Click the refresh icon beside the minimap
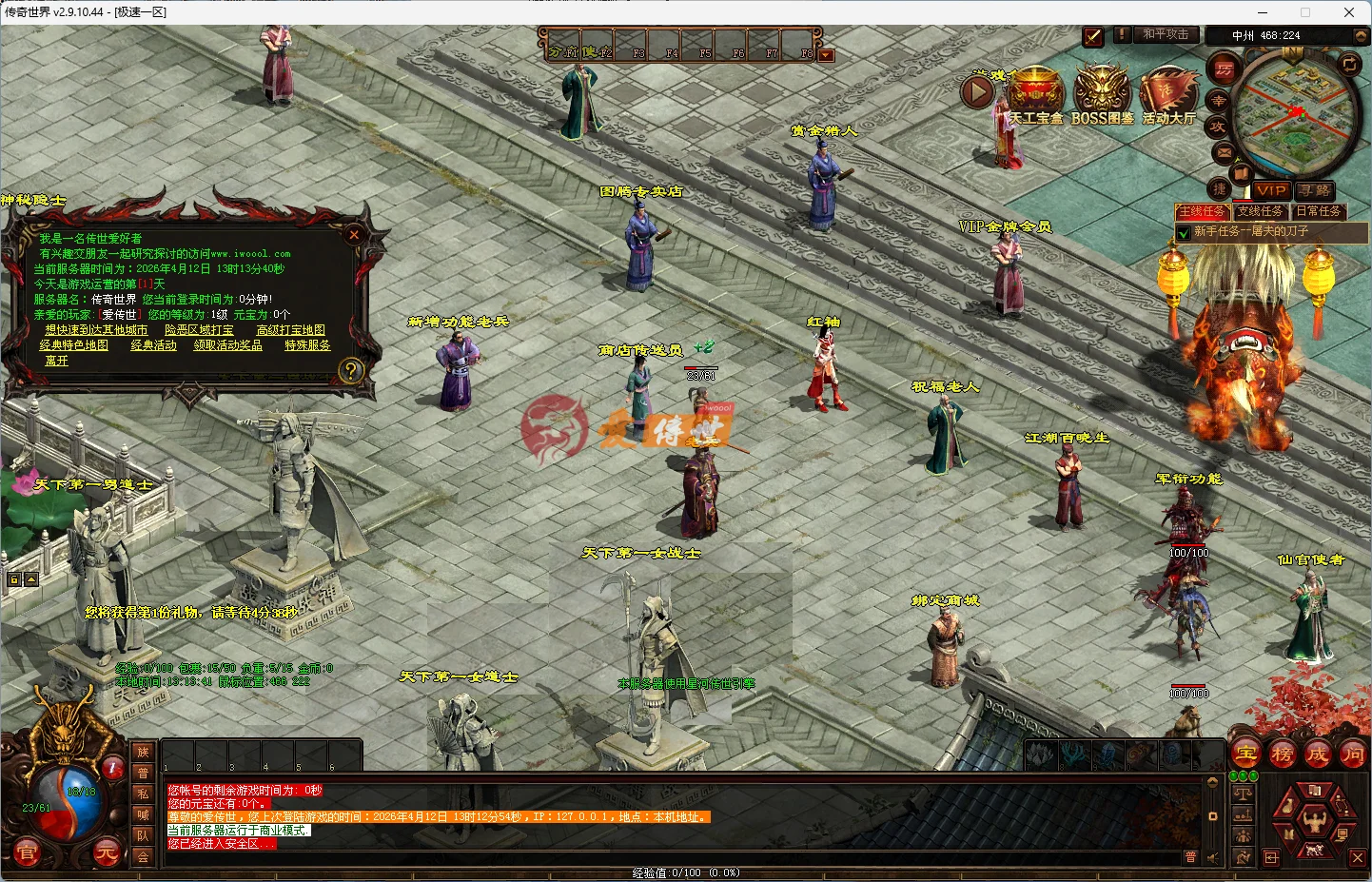 click(x=1348, y=65)
